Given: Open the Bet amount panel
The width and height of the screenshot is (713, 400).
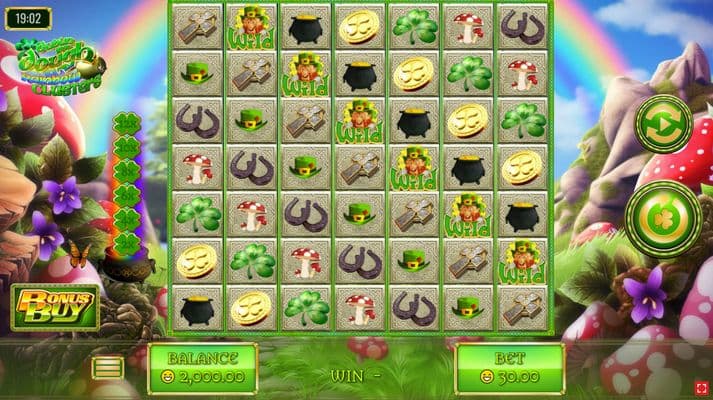Looking at the screenshot, I should pos(509,368).
